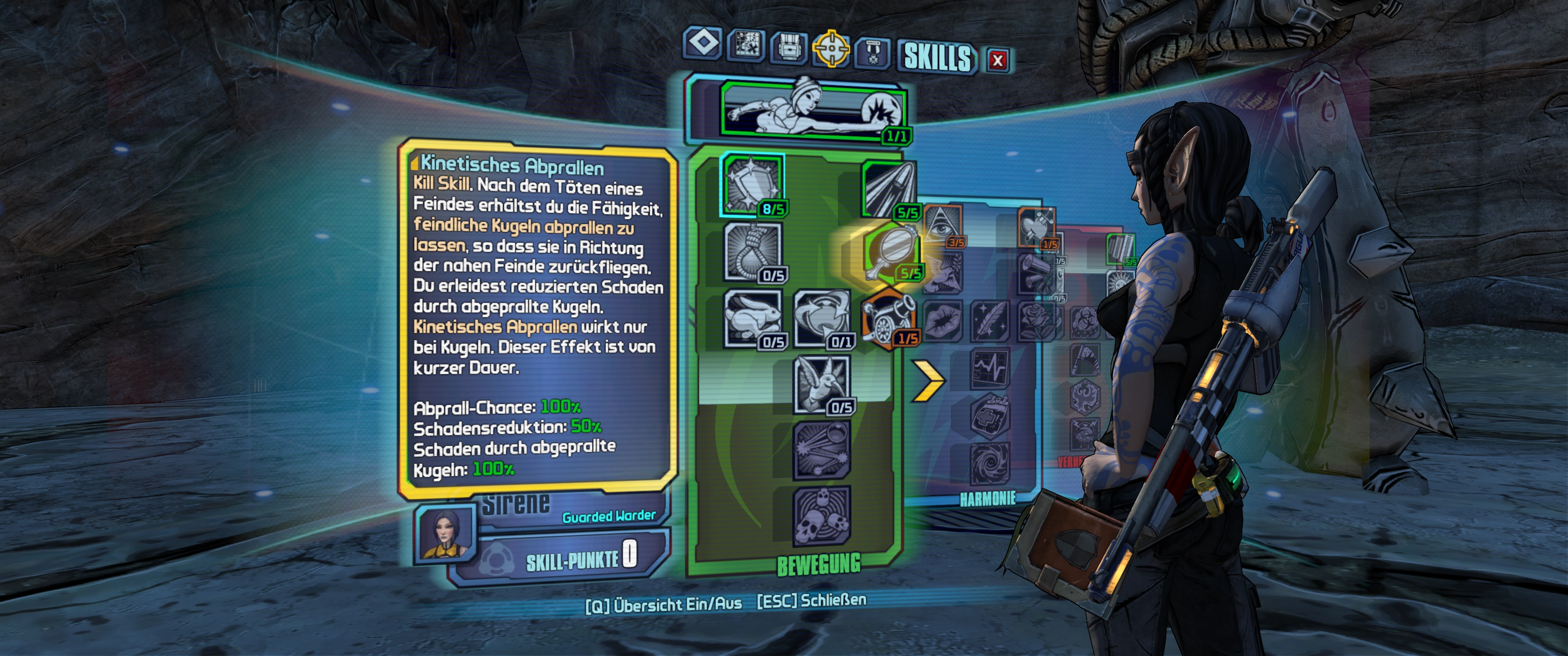
Task: Select the hummingbird skill at 0/5
Action: point(822,384)
